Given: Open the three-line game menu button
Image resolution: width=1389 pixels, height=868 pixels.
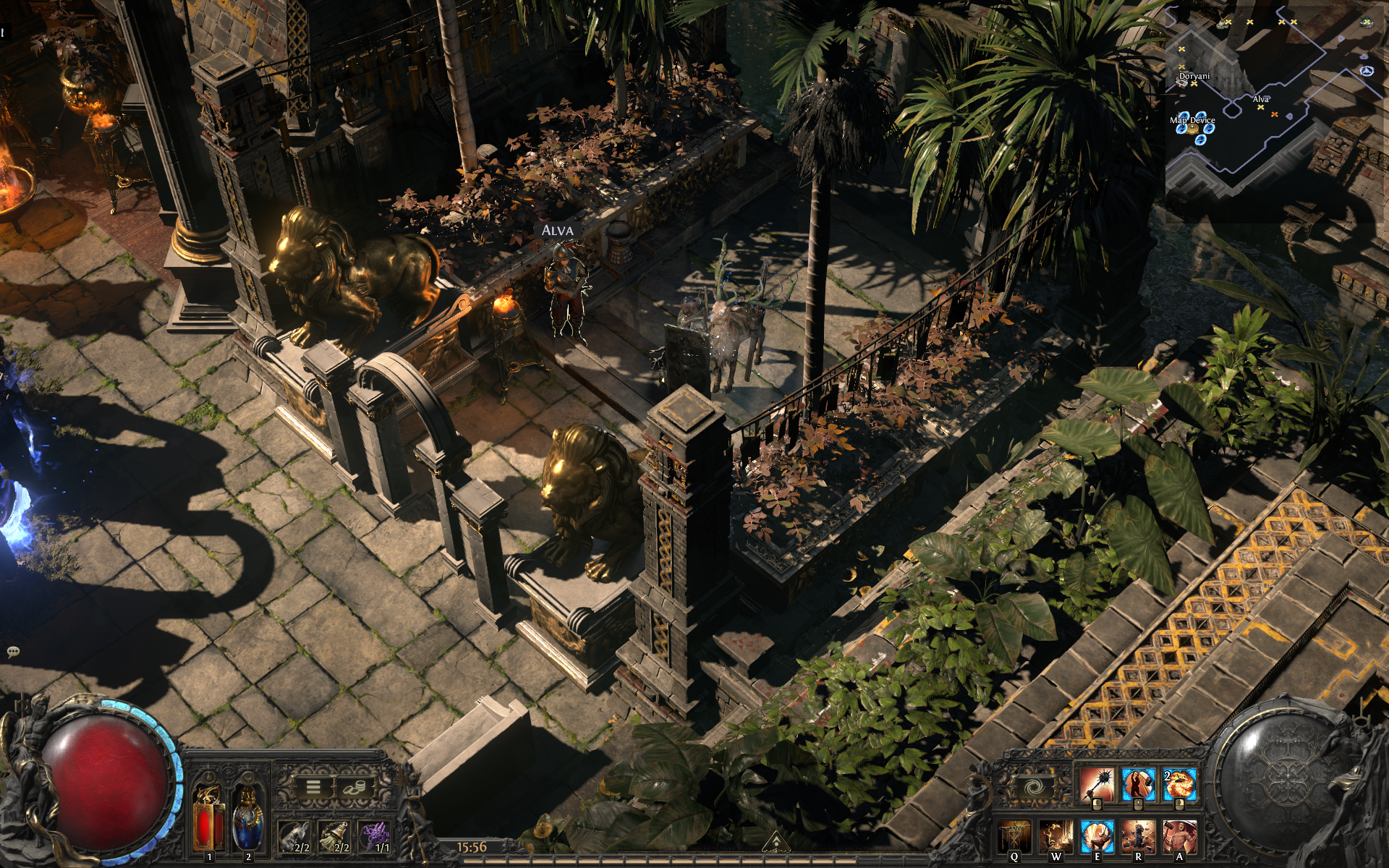Looking at the screenshot, I should [x=313, y=786].
